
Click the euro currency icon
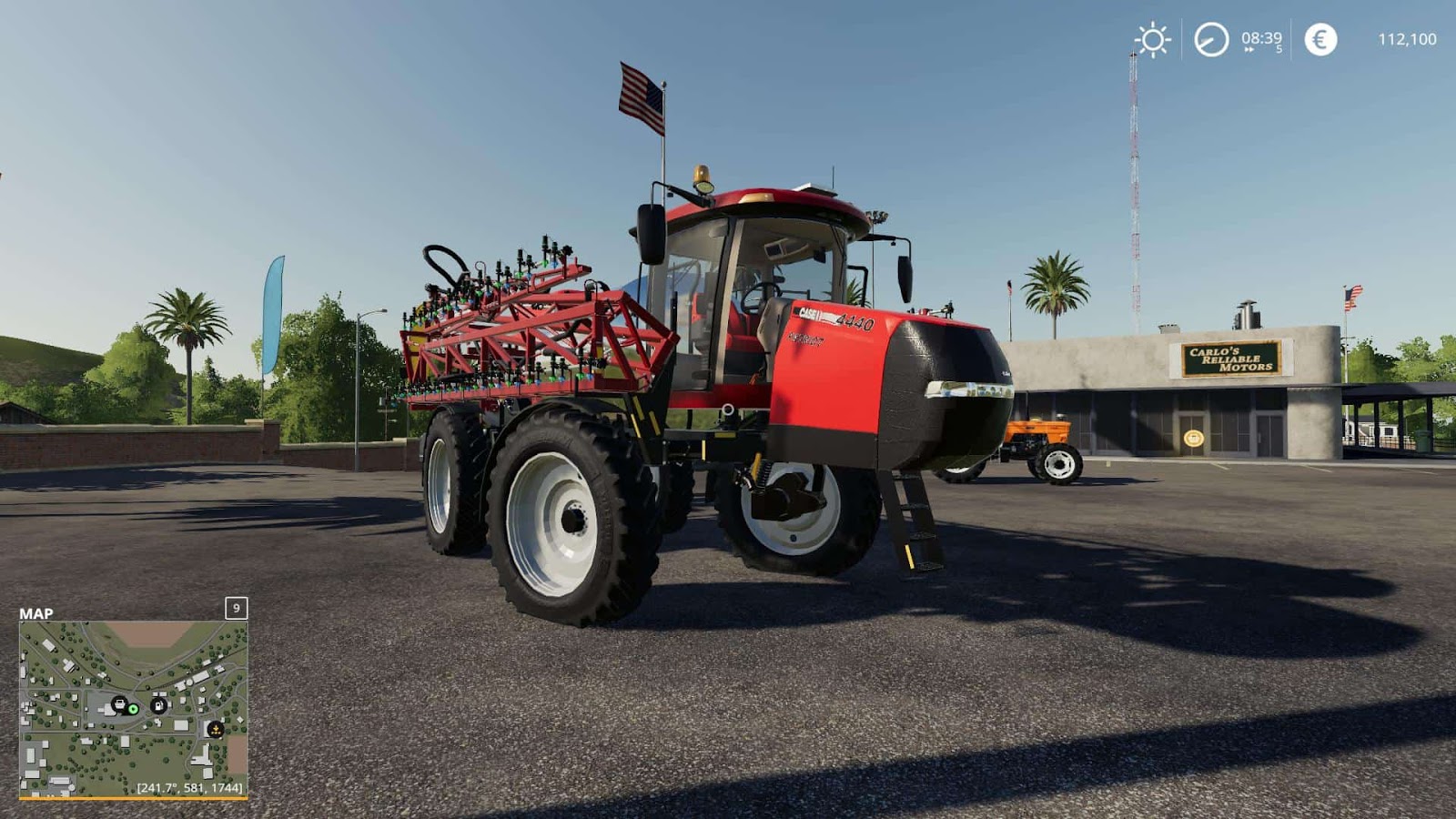(1319, 38)
